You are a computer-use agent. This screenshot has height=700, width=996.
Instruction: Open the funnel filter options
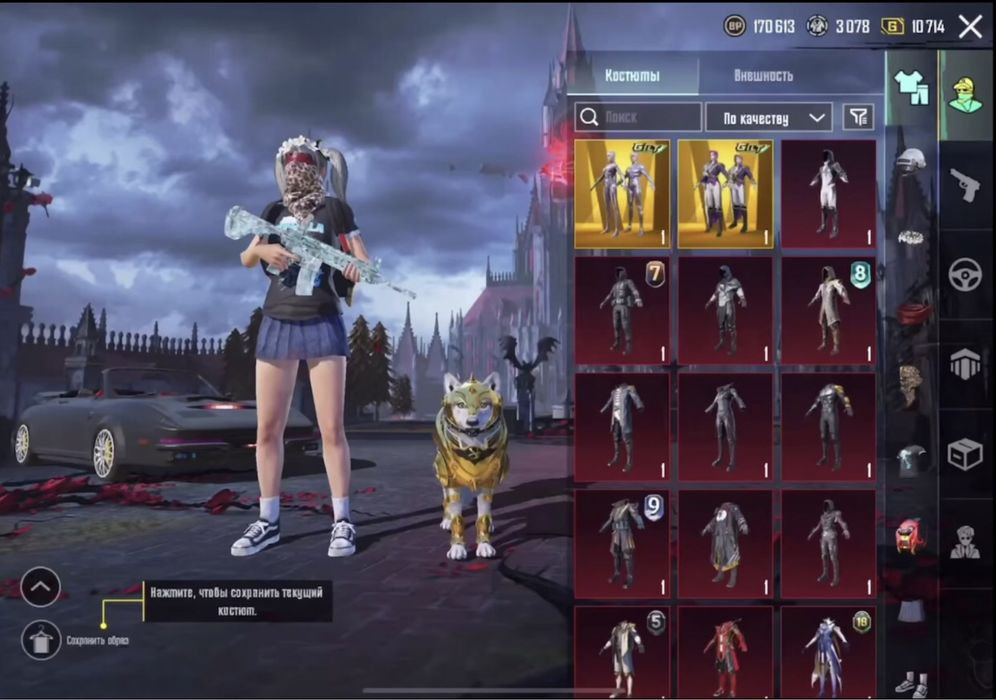click(x=857, y=117)
